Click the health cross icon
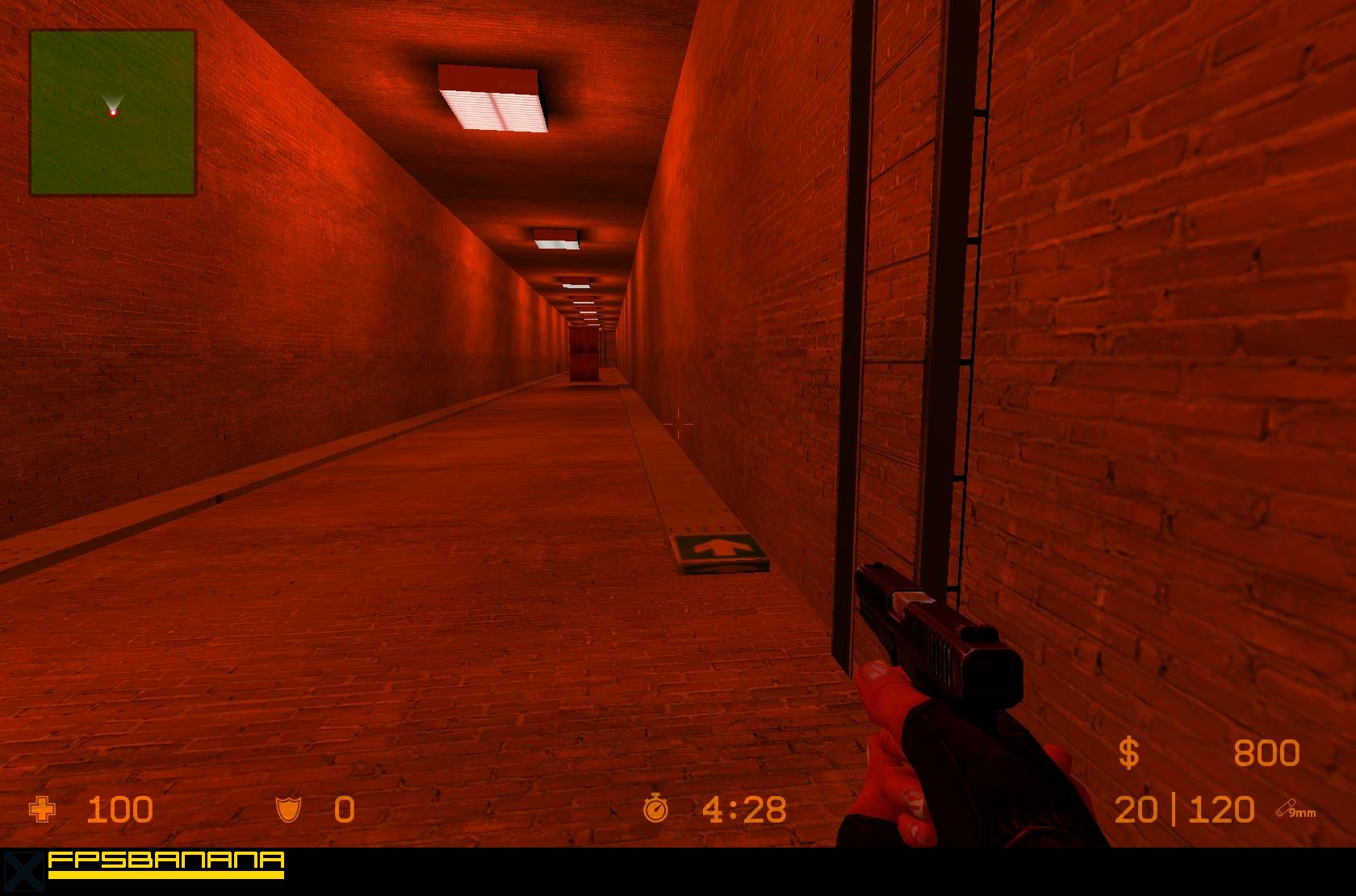Screen dimensions: 1356x896 (x=41, y=809)
